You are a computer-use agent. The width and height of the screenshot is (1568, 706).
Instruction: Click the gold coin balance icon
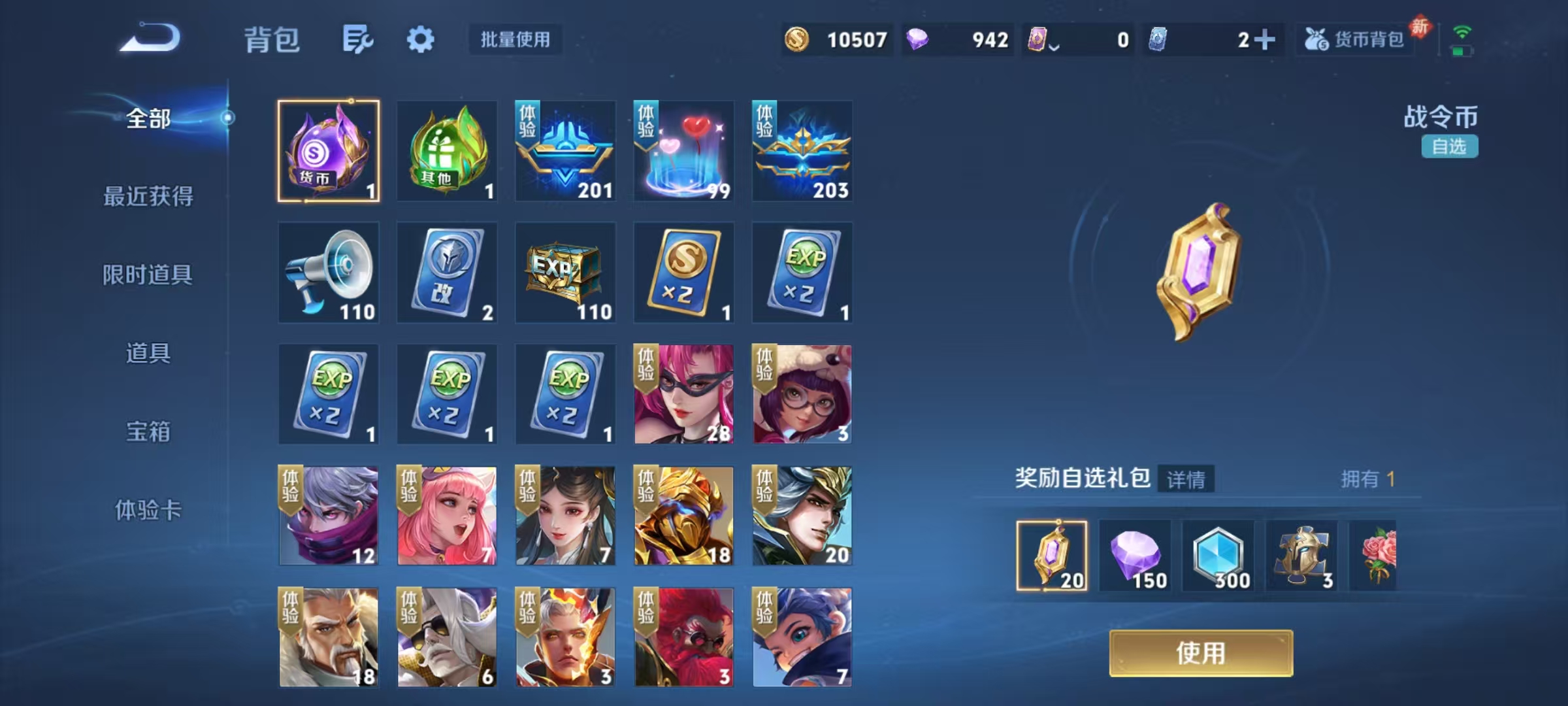pyautogui.click(x=798, y=40)
